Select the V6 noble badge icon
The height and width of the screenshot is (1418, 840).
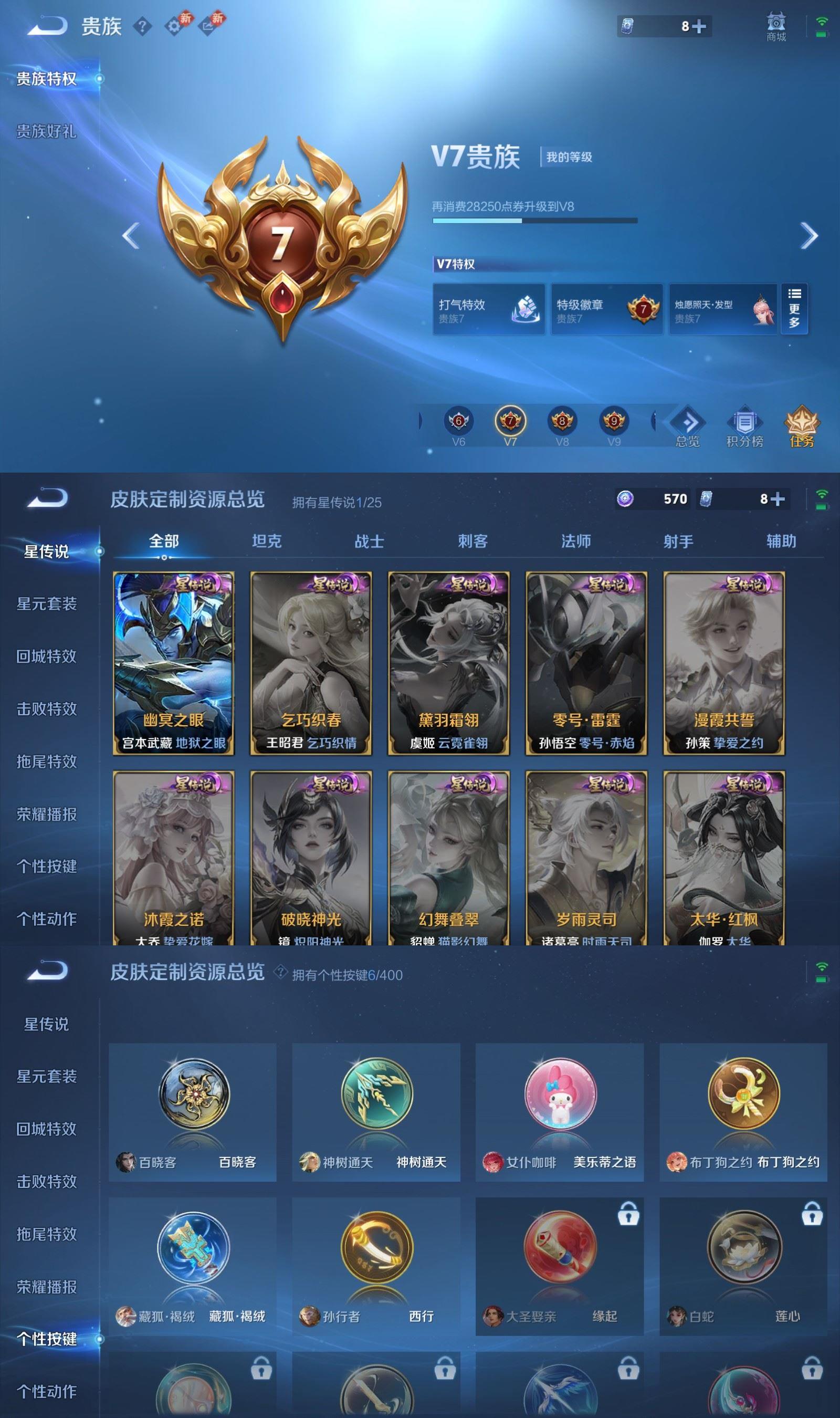coord(459,422)
